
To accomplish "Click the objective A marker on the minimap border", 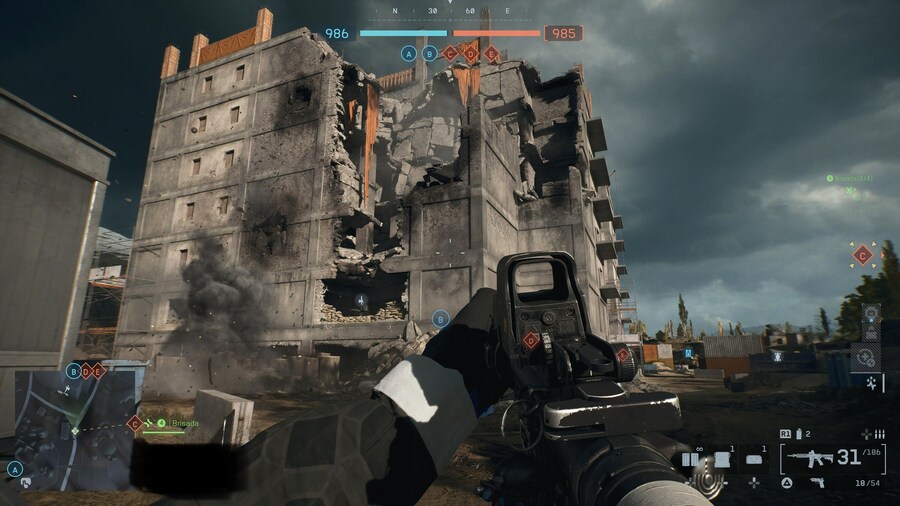I will click(14, 468).
